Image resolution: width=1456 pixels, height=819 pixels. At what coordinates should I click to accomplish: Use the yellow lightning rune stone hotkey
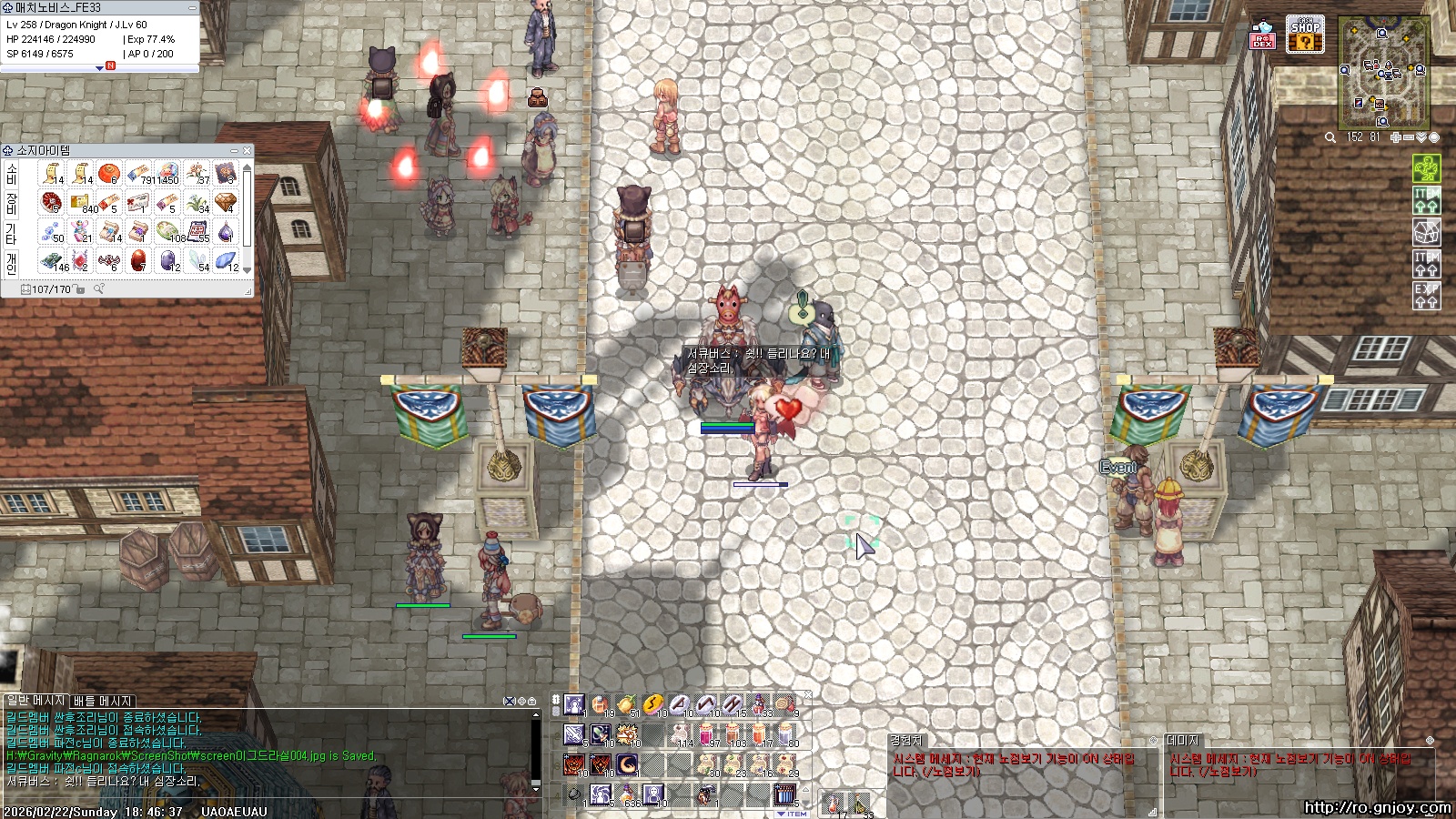click(652, 704)
